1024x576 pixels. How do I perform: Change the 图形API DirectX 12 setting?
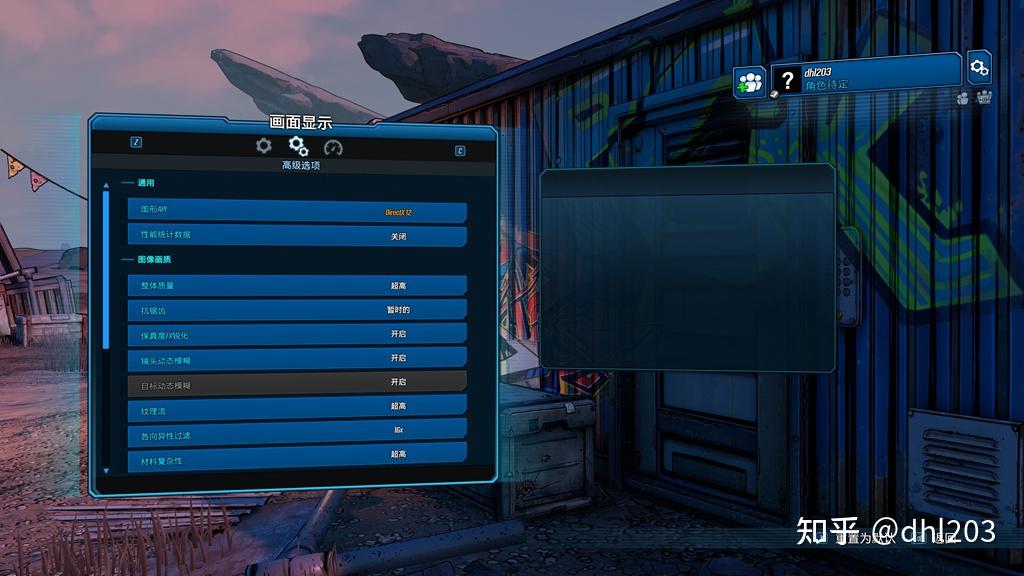point(297,212)
